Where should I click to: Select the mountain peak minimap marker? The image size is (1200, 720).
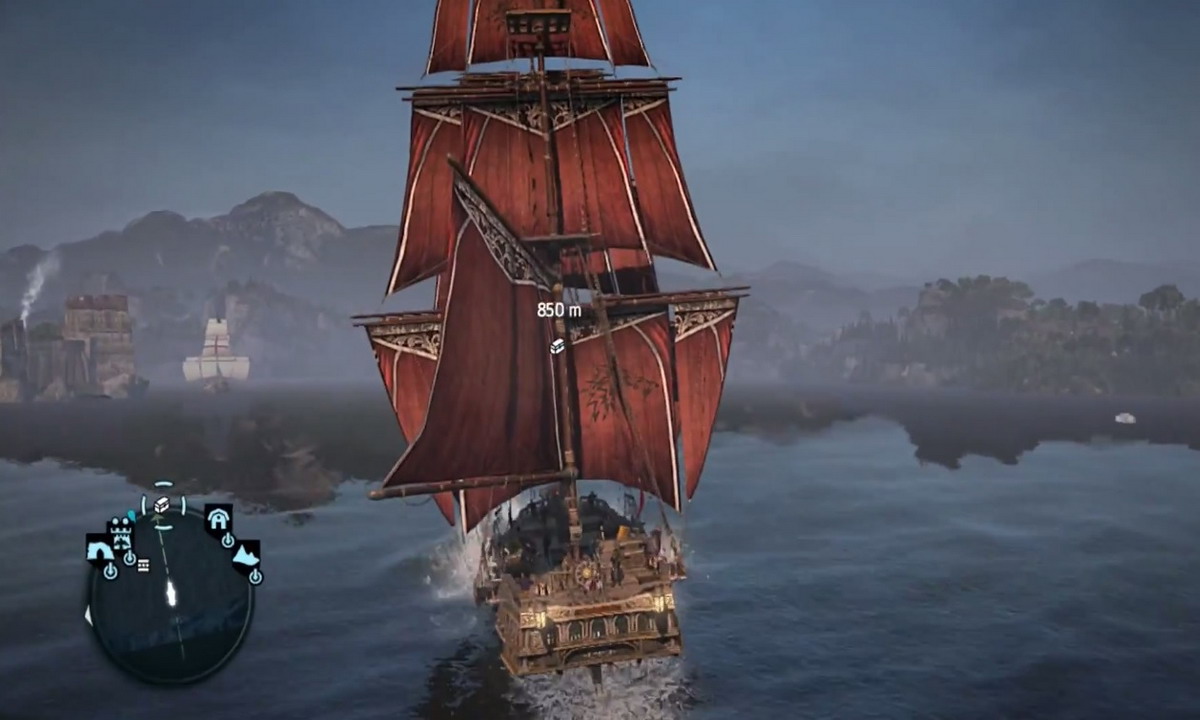245,554
